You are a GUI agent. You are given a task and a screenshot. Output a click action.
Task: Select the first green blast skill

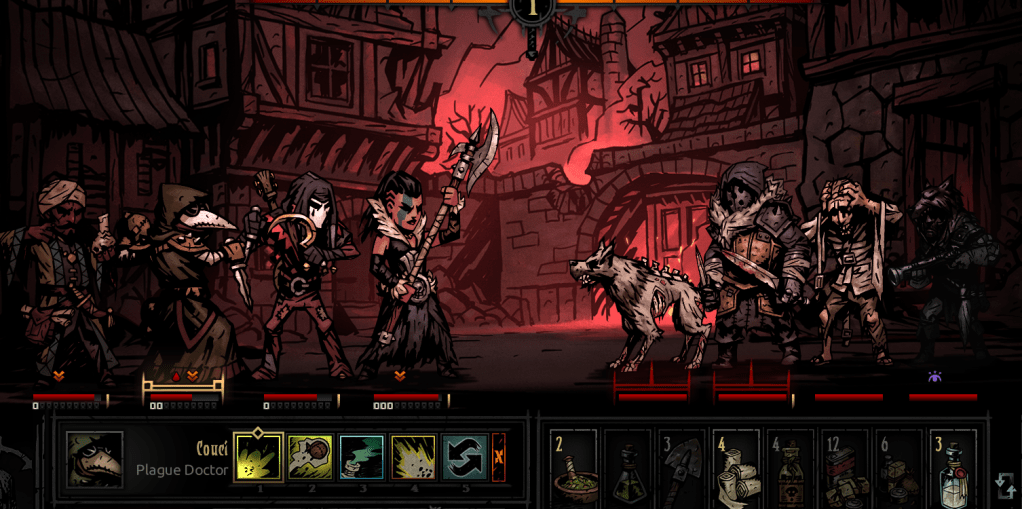tap(259, 457)
